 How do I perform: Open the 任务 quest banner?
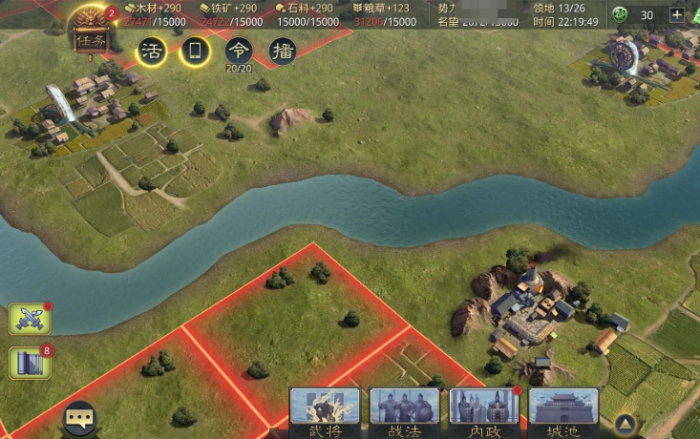point(89,37)
